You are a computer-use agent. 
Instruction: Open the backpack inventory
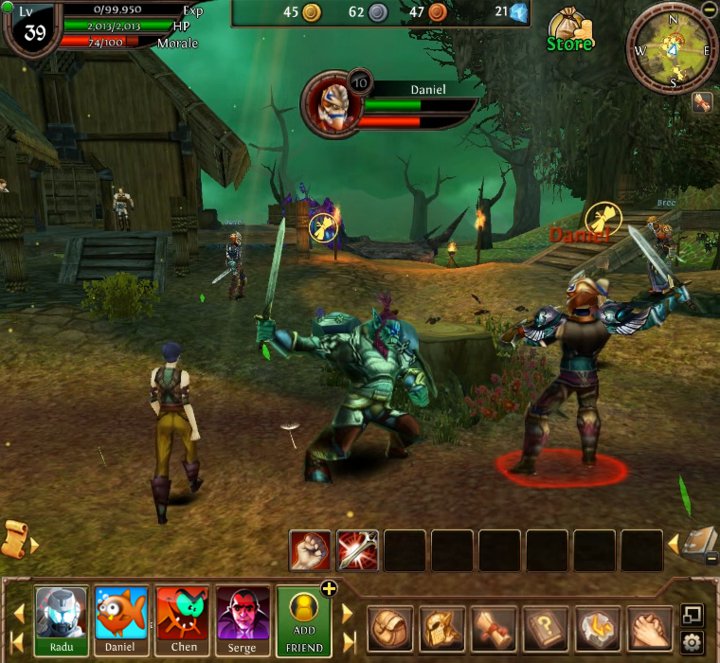(390, 628)
